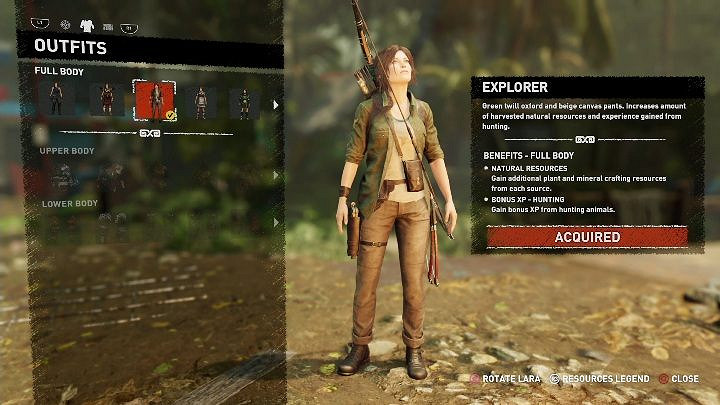Expand the Lower Body row using its arrow

pos(277,224)
